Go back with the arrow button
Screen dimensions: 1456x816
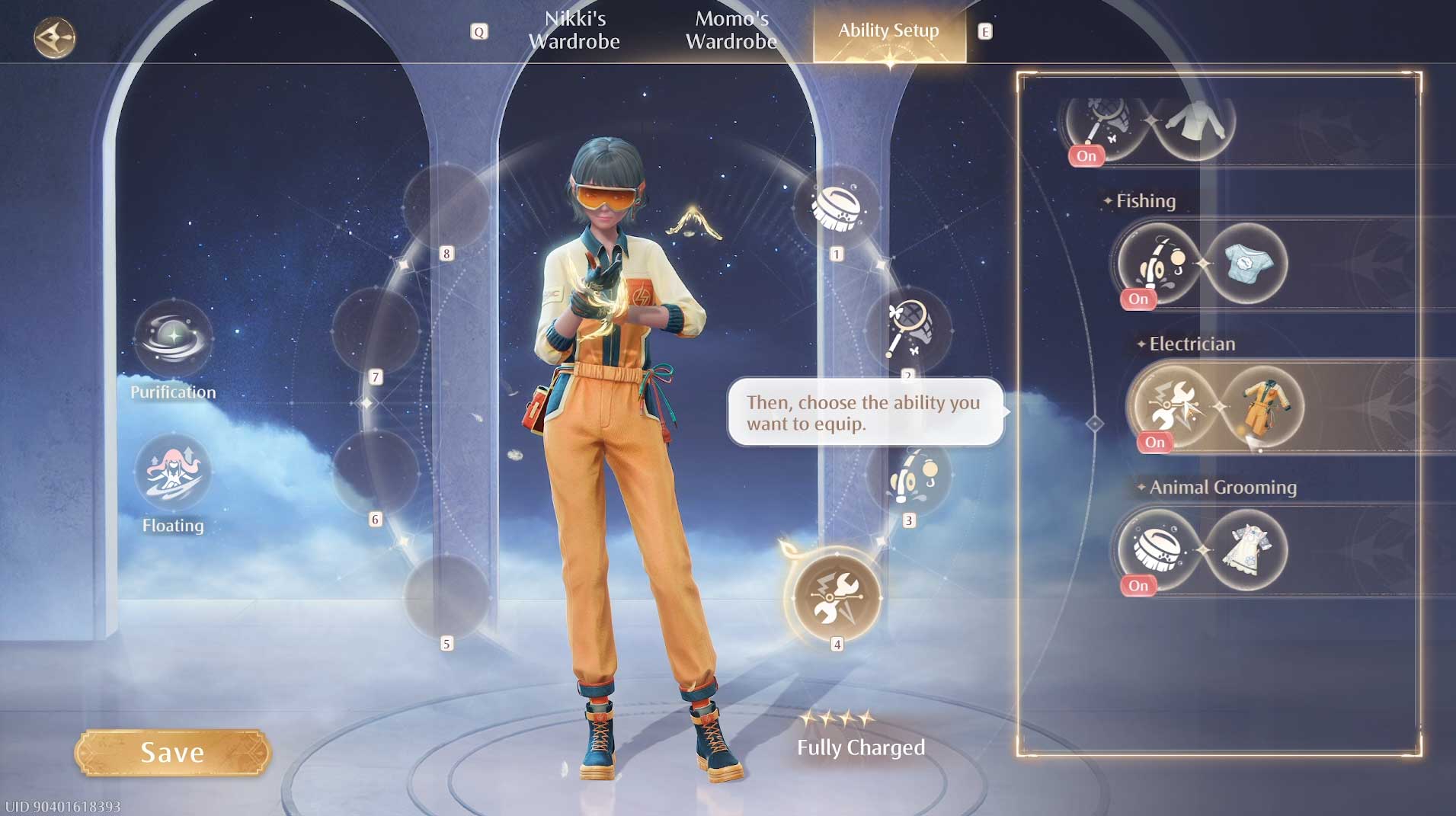click(55, 37)
